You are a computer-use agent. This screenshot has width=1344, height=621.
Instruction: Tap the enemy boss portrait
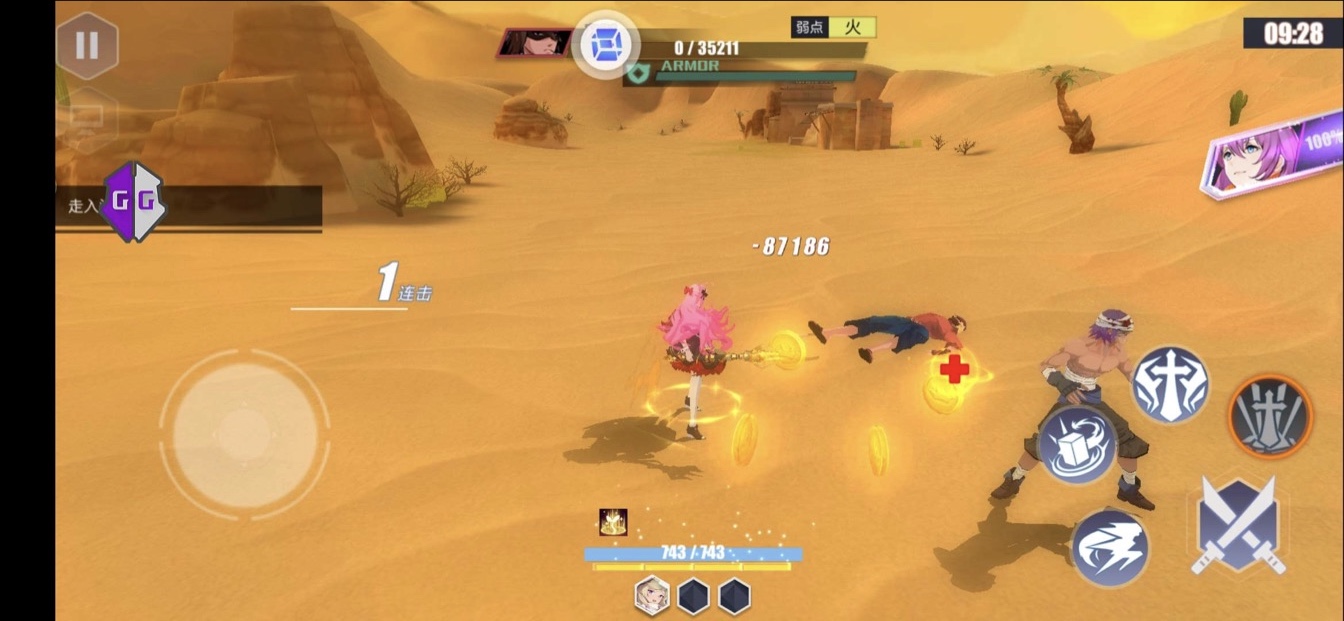(x=535, y=43)
